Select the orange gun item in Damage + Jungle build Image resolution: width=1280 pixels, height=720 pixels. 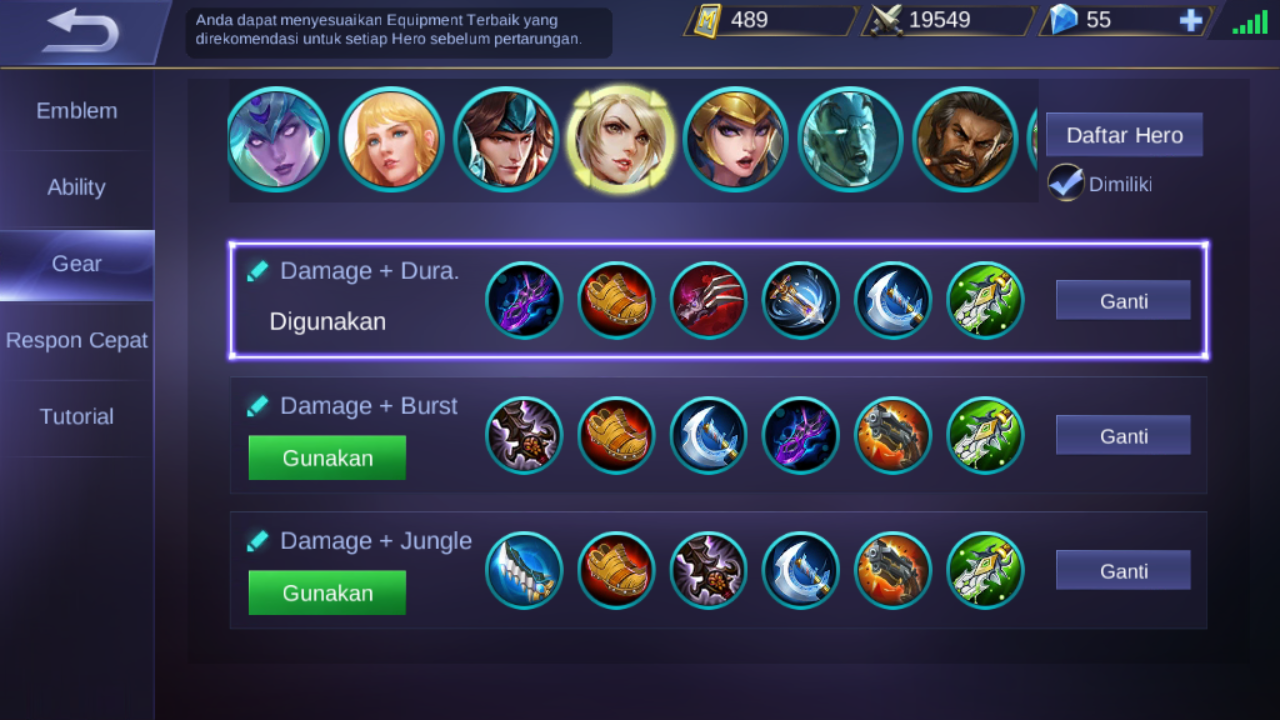[x=893, y=570]
